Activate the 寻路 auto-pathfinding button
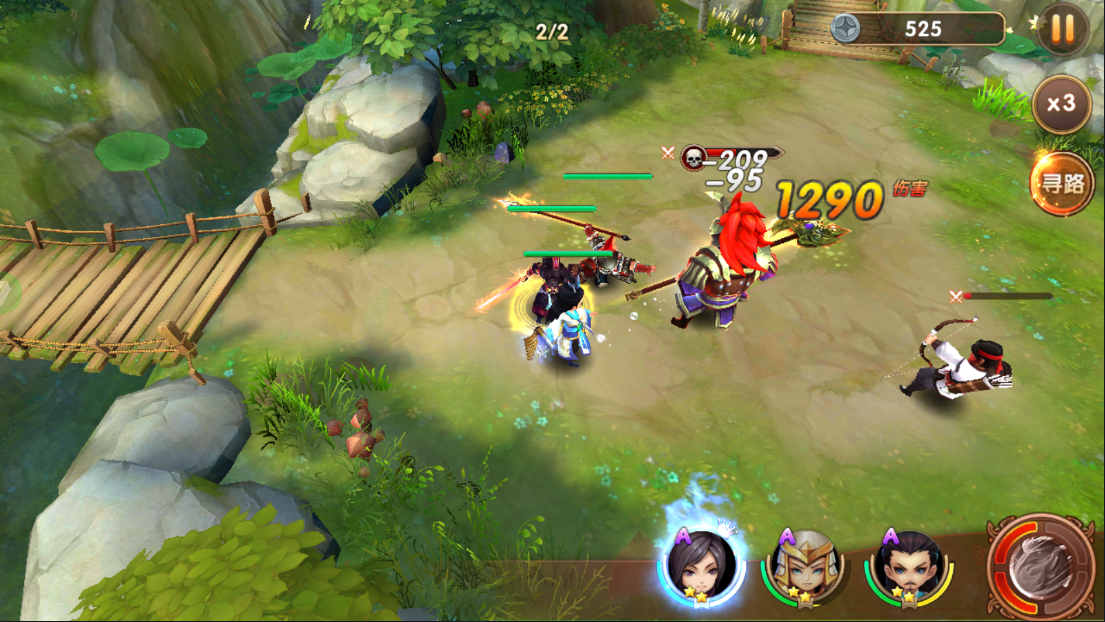The height and width of the screenshot is (622, 1105). pos(1061,183)
